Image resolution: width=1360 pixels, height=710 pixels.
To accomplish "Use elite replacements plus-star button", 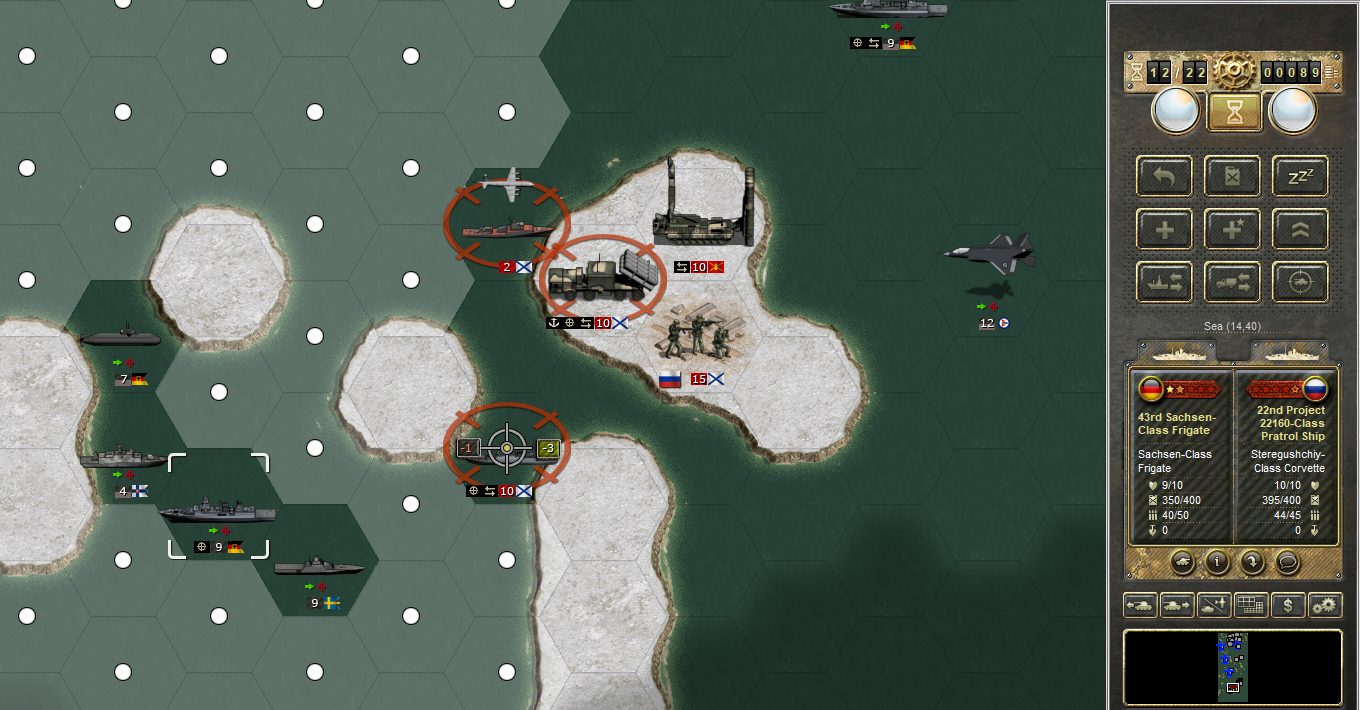I will coord(1232,229).
